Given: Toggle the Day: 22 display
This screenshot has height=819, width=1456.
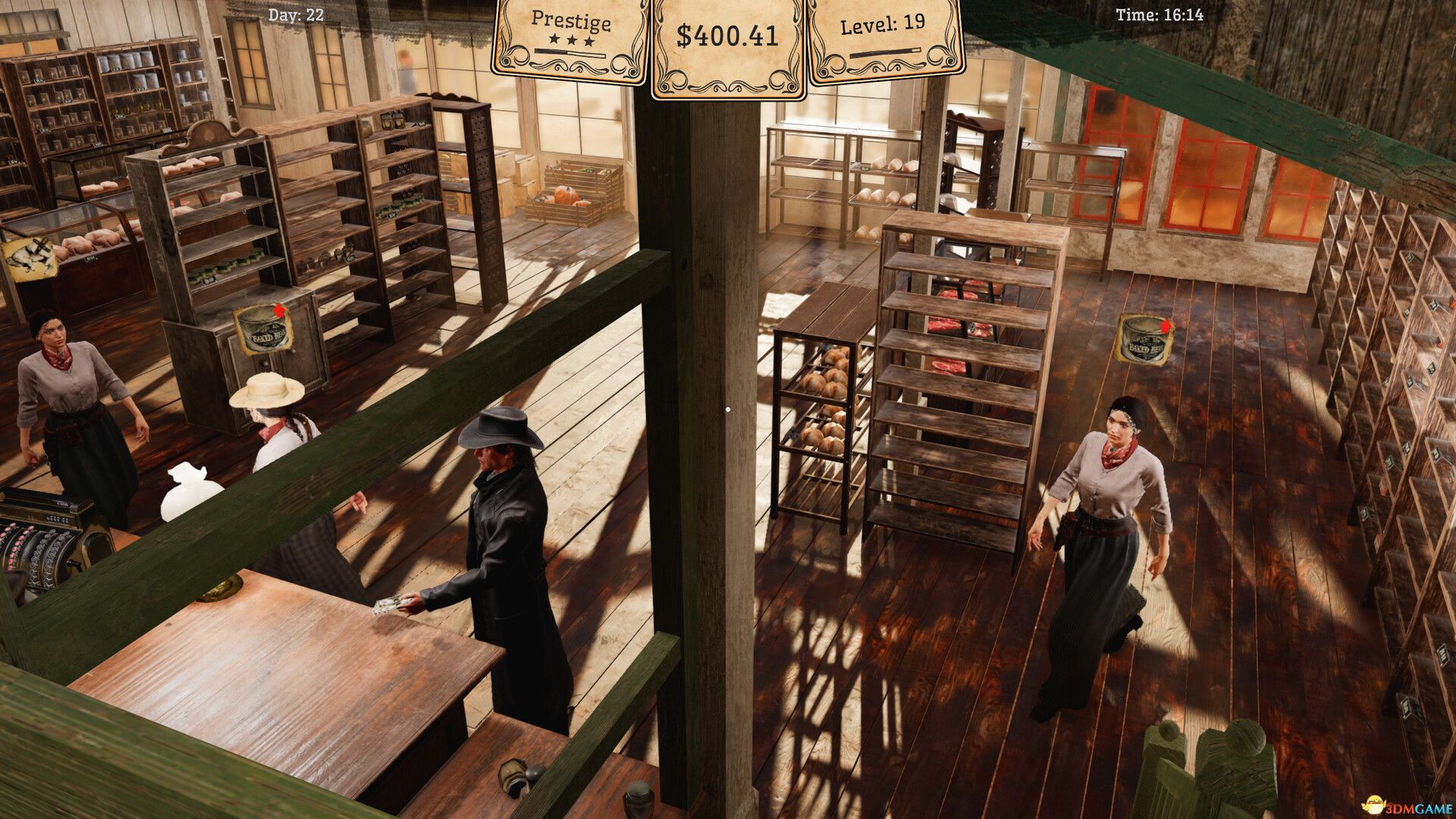Looking at the screenshot, I should pyautogui.click(x=294, y=13).
